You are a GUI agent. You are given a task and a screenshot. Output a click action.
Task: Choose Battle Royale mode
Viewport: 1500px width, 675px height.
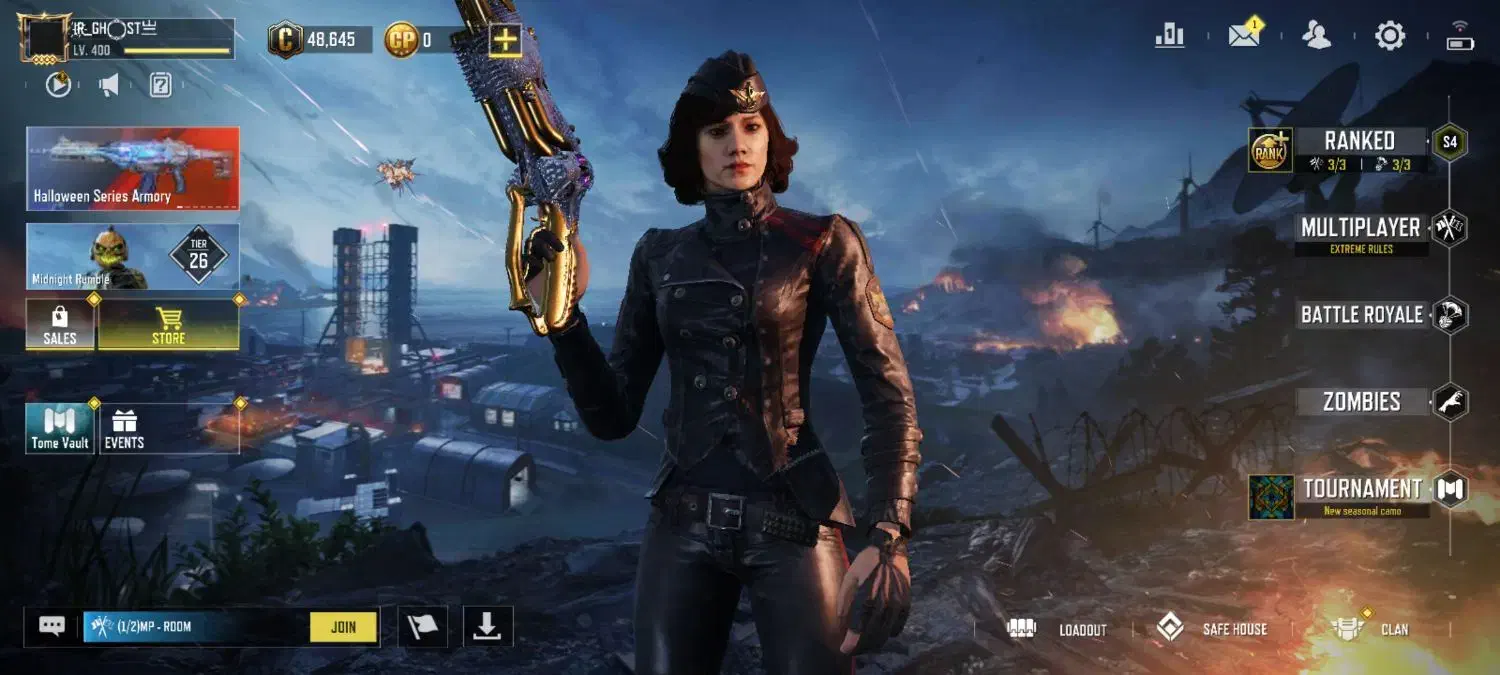1361,315
